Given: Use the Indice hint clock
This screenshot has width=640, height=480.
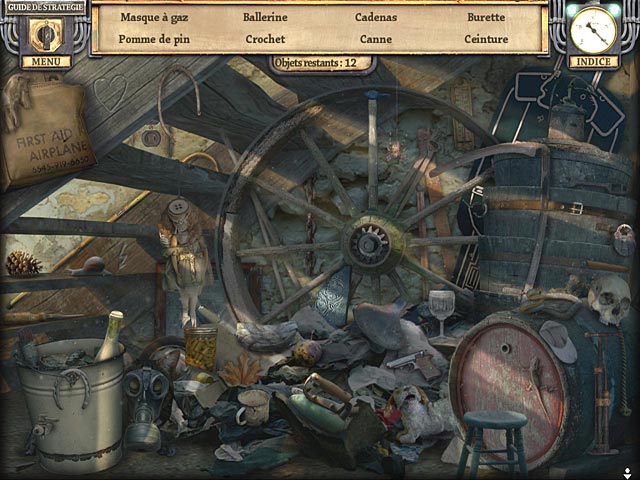Looking at the screenshot, I should click(x=594, y=31).
